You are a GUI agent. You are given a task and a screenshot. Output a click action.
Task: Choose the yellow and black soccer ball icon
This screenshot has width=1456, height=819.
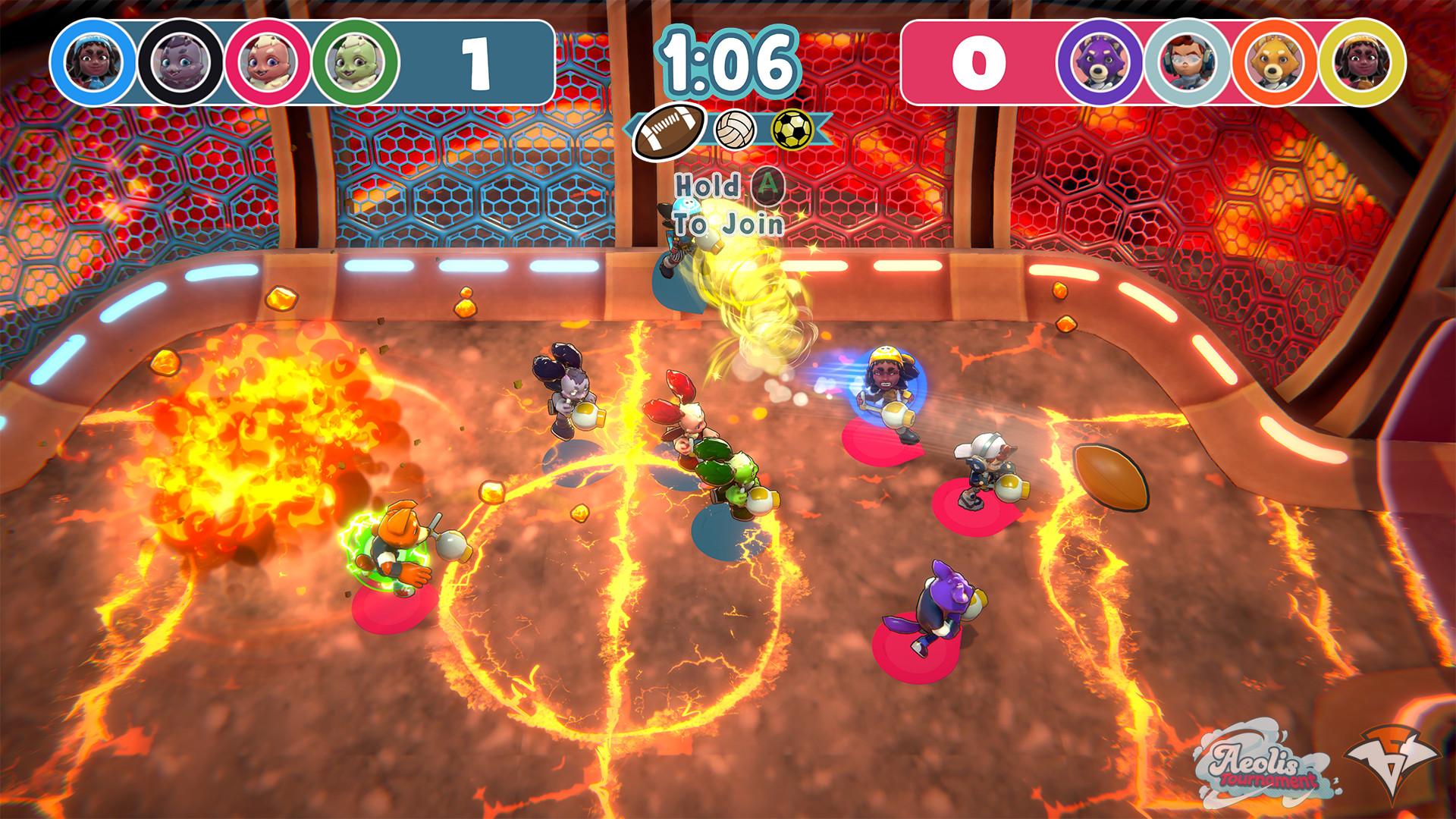[792, 128]
